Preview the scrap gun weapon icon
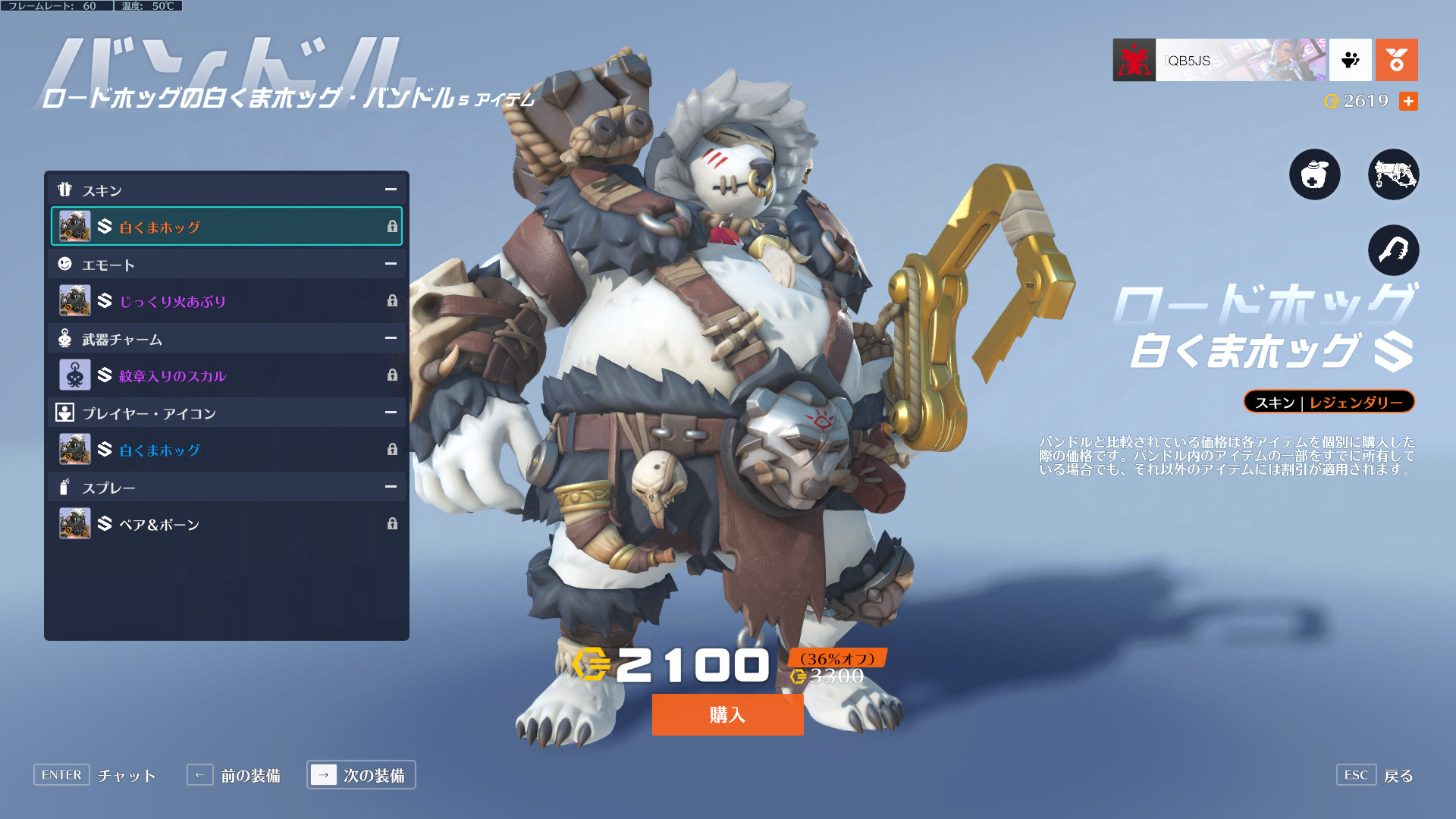 pyautogui.click(x=1393, y=174)
